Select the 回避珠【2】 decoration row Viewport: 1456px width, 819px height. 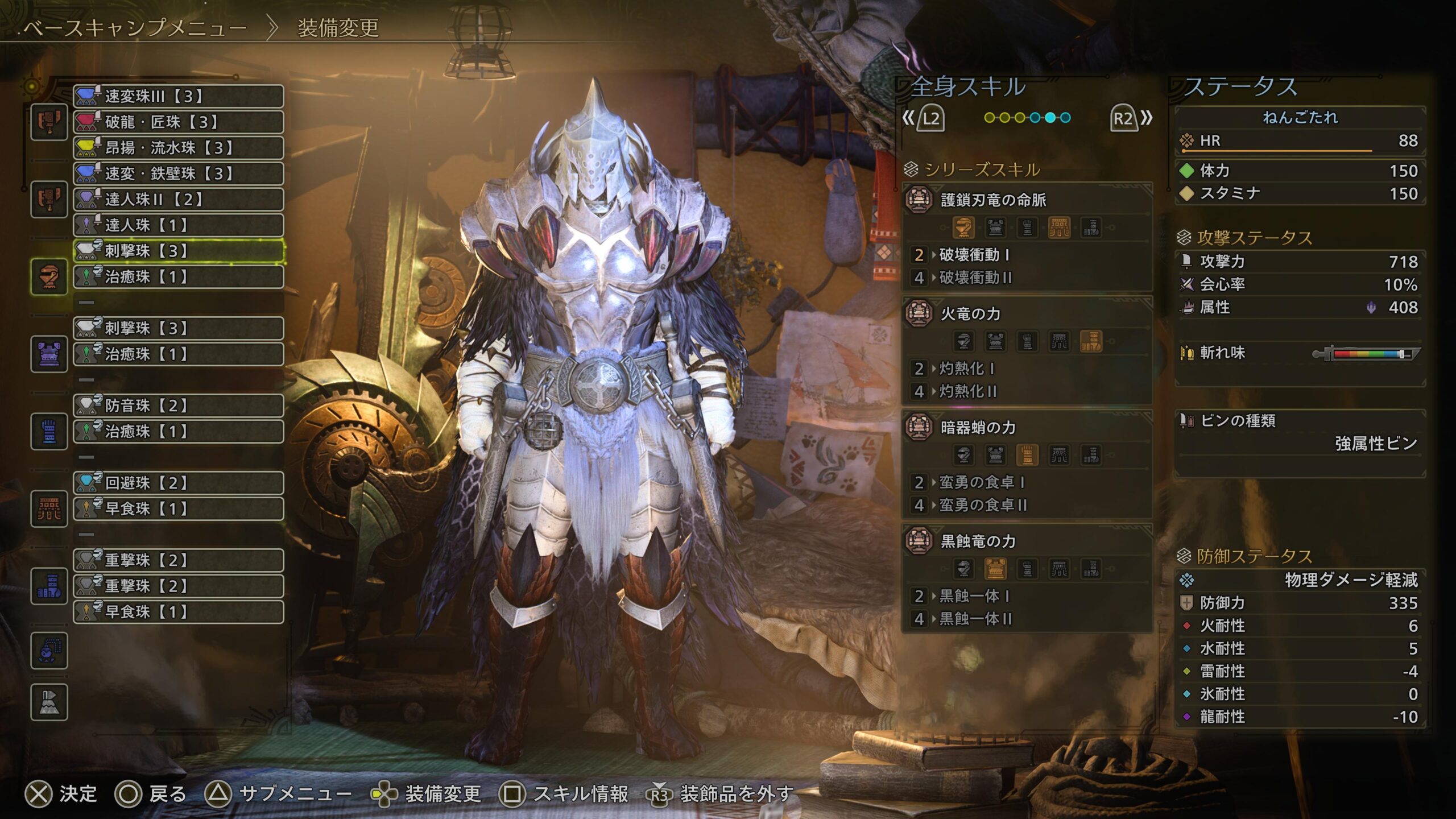(179, 483)
